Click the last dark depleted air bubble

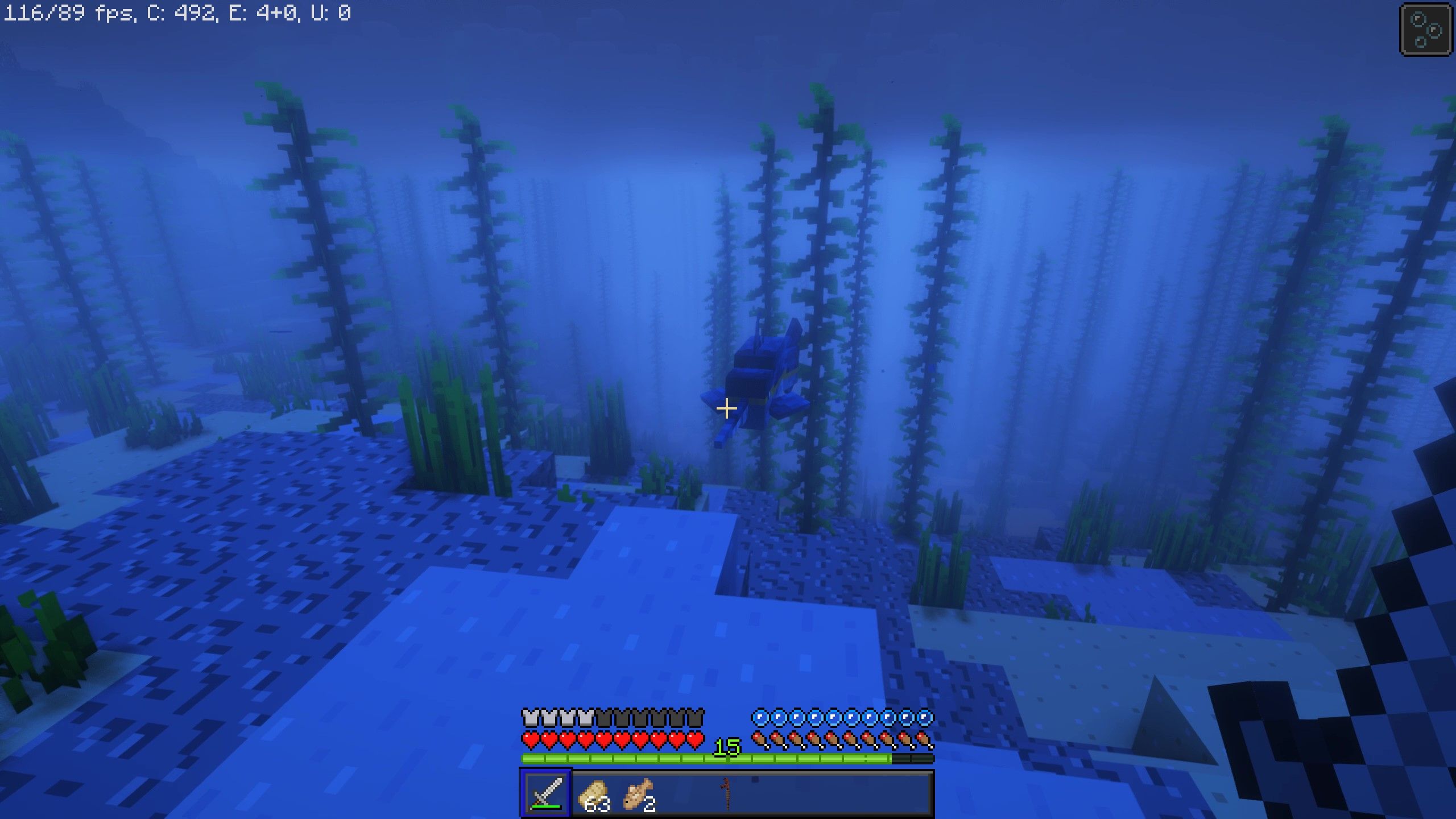[x=926, y=718]
